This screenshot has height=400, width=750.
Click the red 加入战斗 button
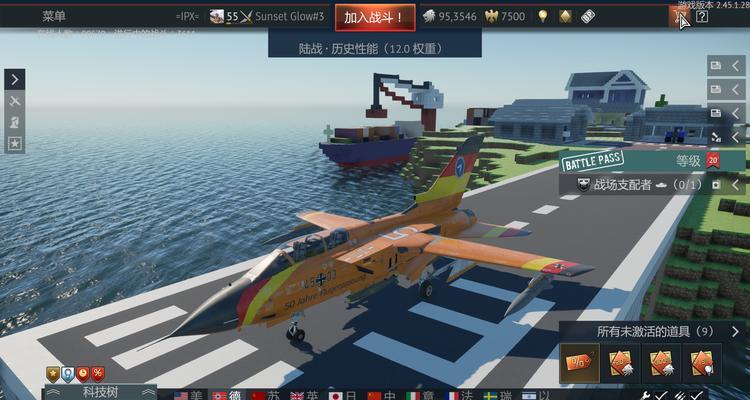point(372,16)
